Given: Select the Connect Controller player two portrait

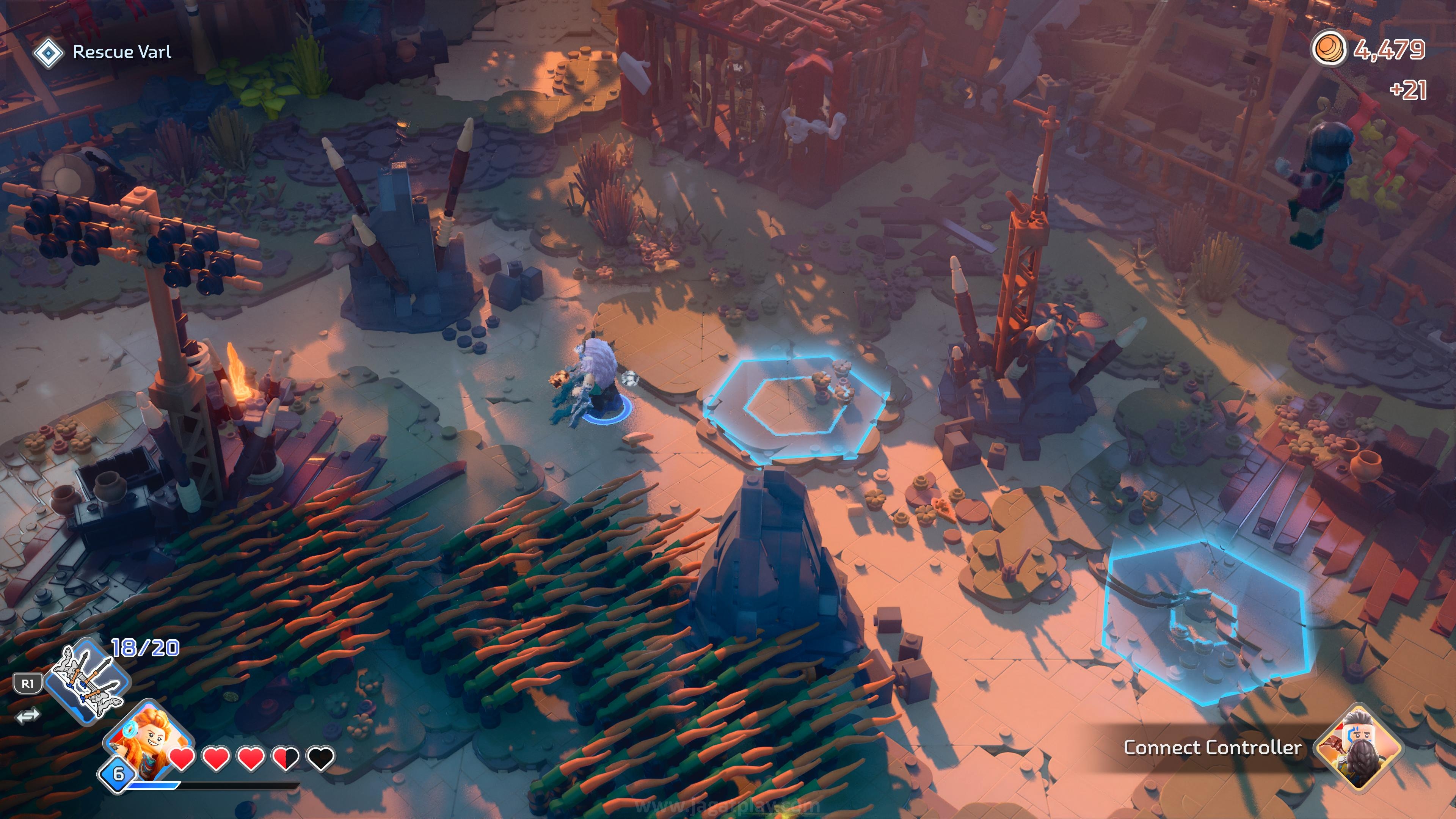Looking at the screenshot, I should 1359,747.
